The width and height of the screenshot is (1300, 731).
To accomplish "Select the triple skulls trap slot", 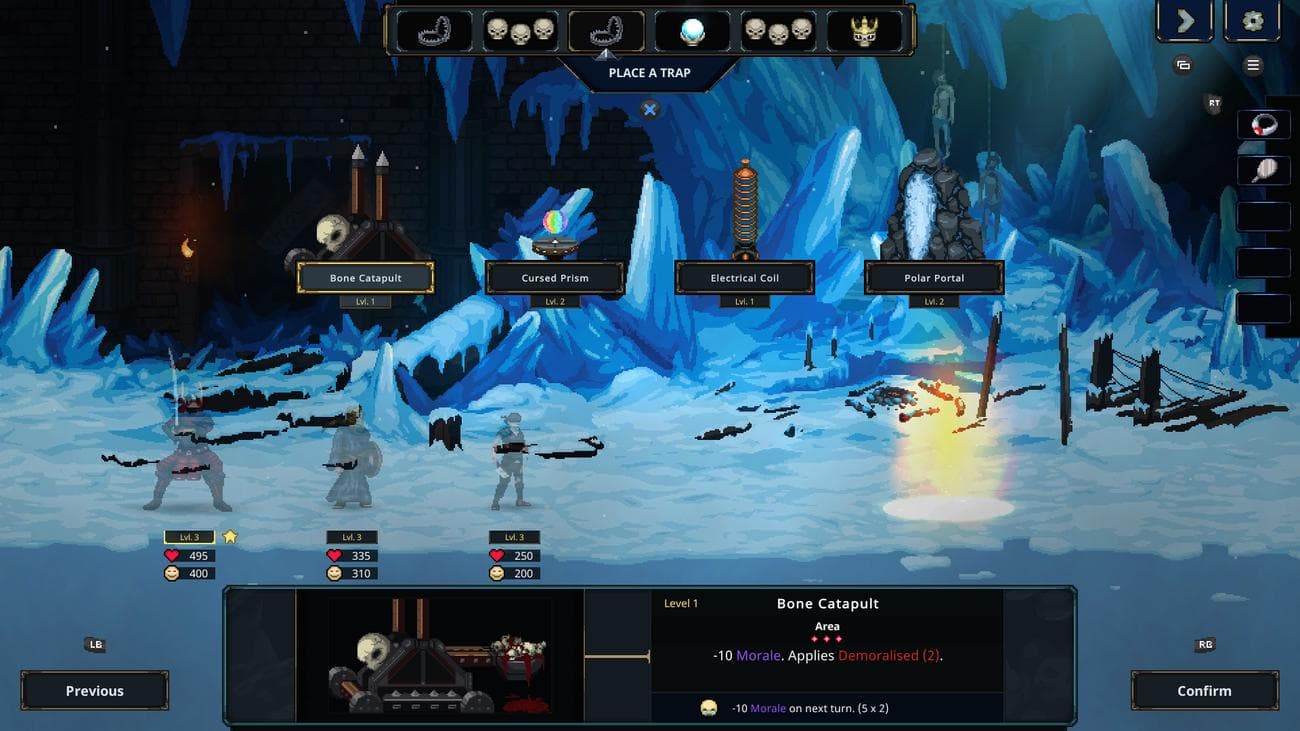I will (x=518, y=30).
